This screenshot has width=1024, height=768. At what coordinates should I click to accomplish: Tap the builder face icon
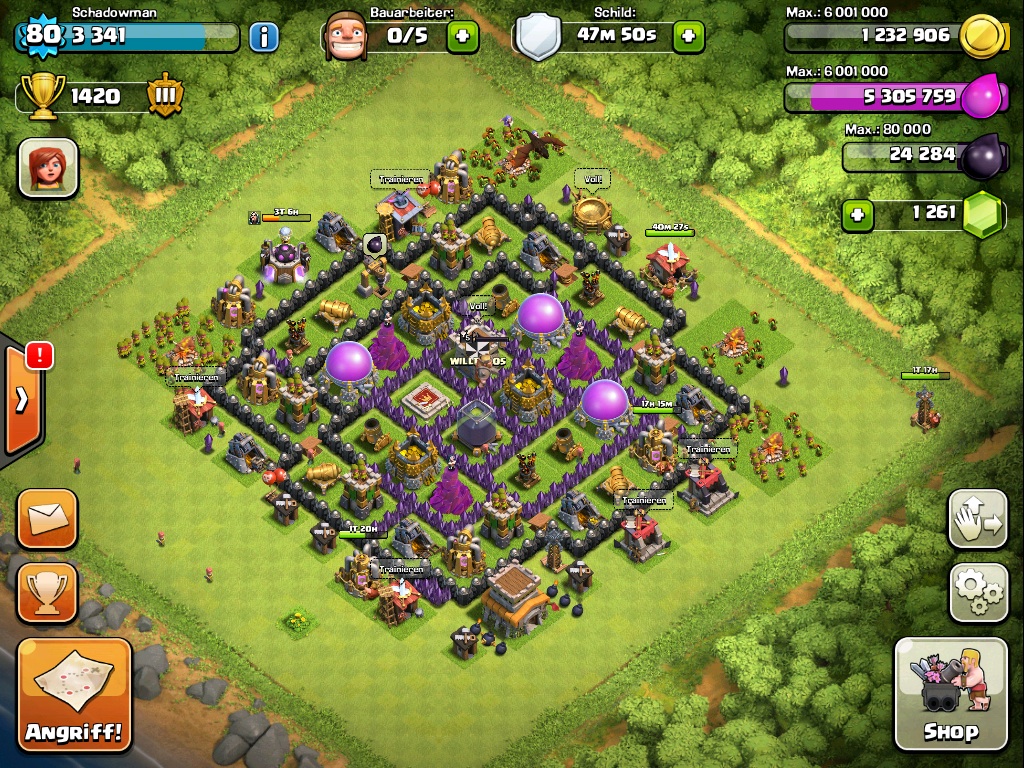click(346, 36)
